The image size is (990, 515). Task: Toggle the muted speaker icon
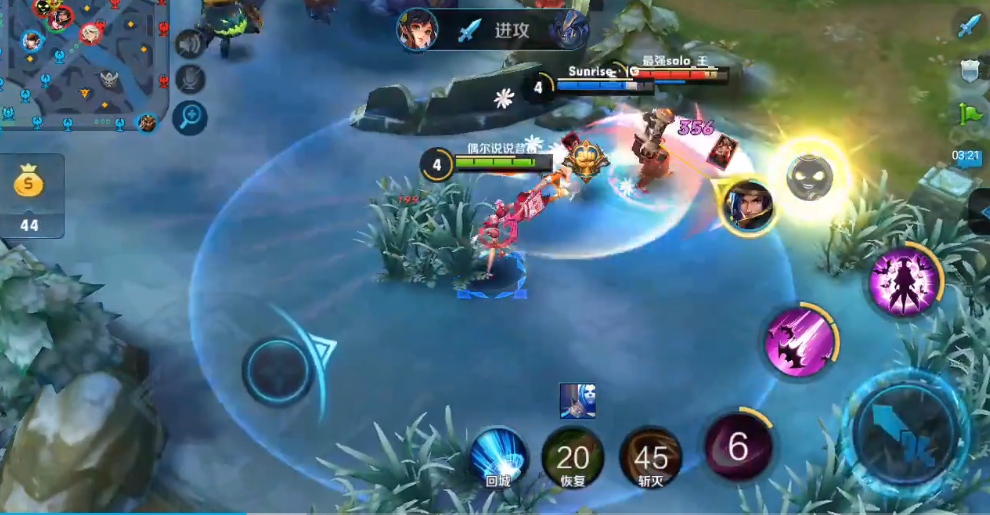[x=188, y=43]
